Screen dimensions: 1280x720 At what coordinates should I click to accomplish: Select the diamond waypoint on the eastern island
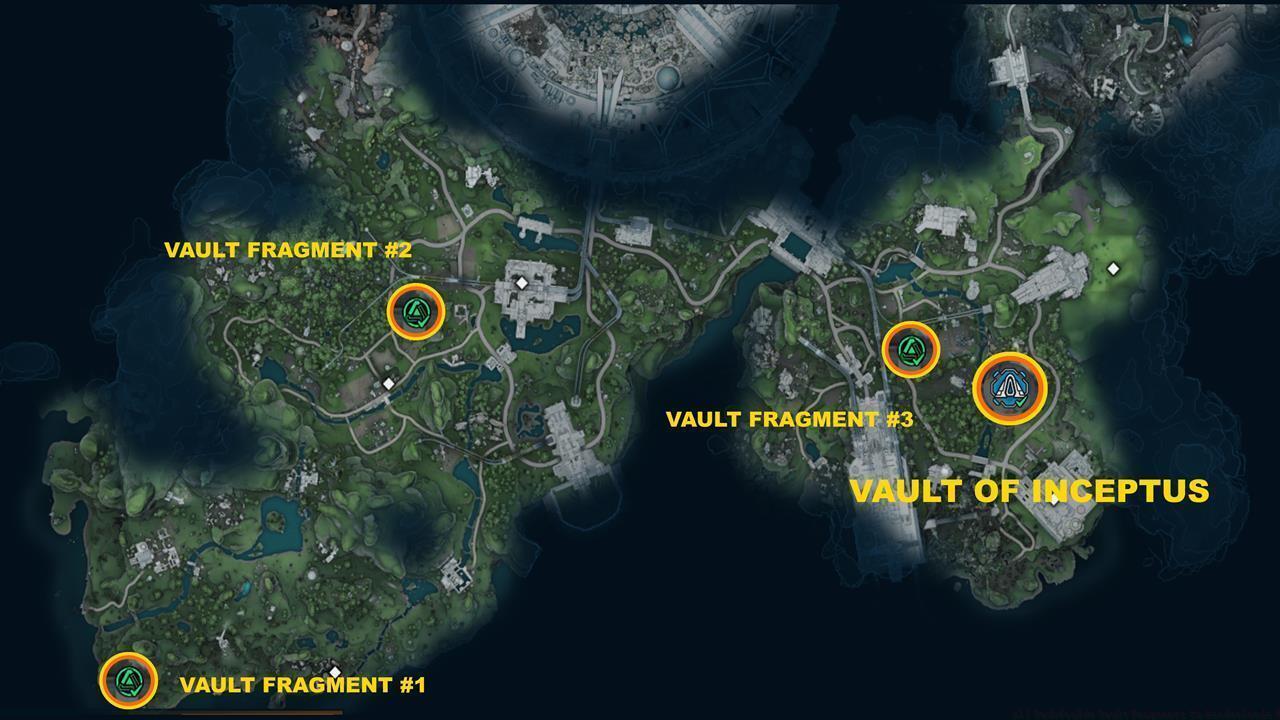(1111, 266)
